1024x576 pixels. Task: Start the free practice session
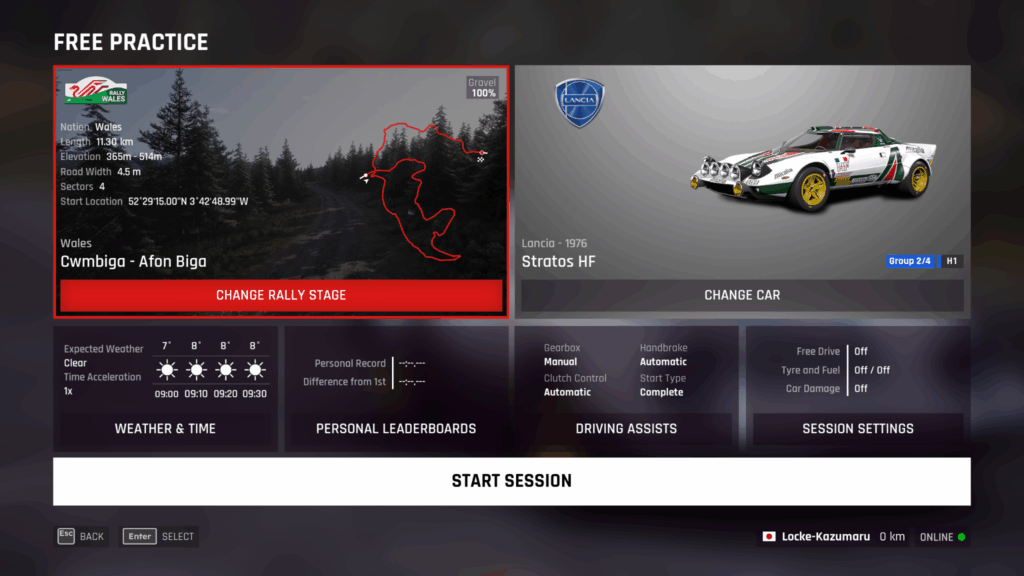pos(511,481)
